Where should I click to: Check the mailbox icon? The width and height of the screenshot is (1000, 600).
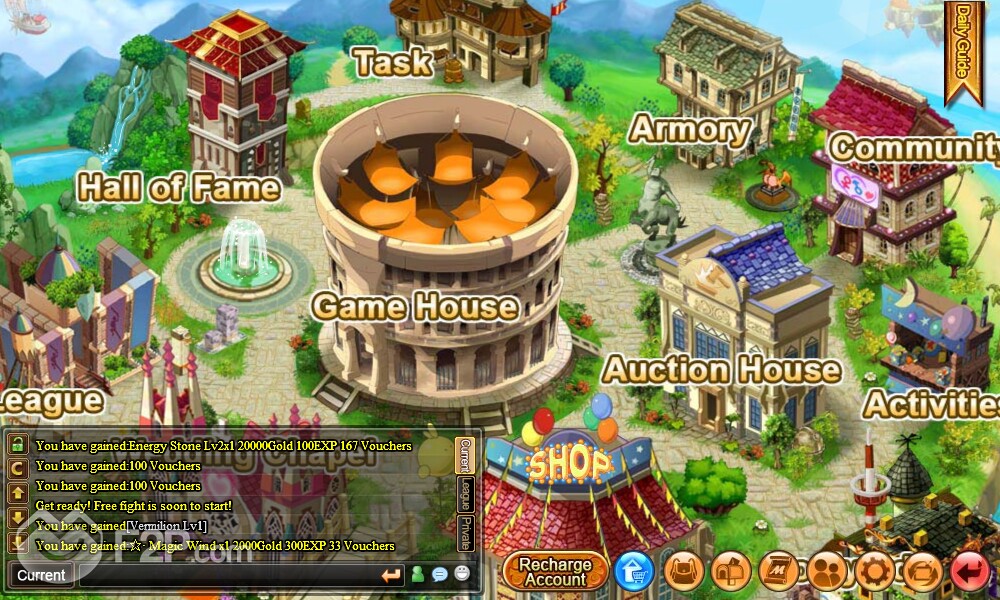731,571
